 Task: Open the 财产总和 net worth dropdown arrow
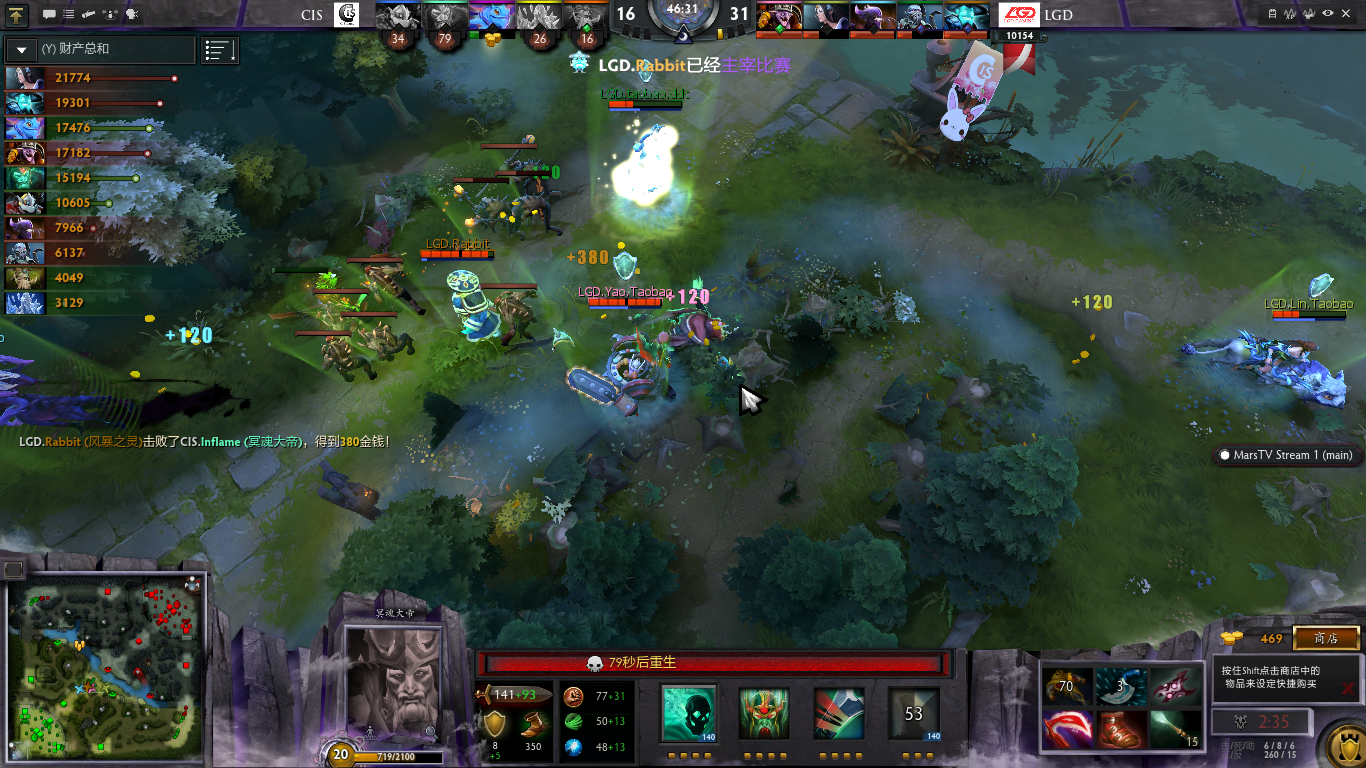pyautogui.click(x=23, y=49)
